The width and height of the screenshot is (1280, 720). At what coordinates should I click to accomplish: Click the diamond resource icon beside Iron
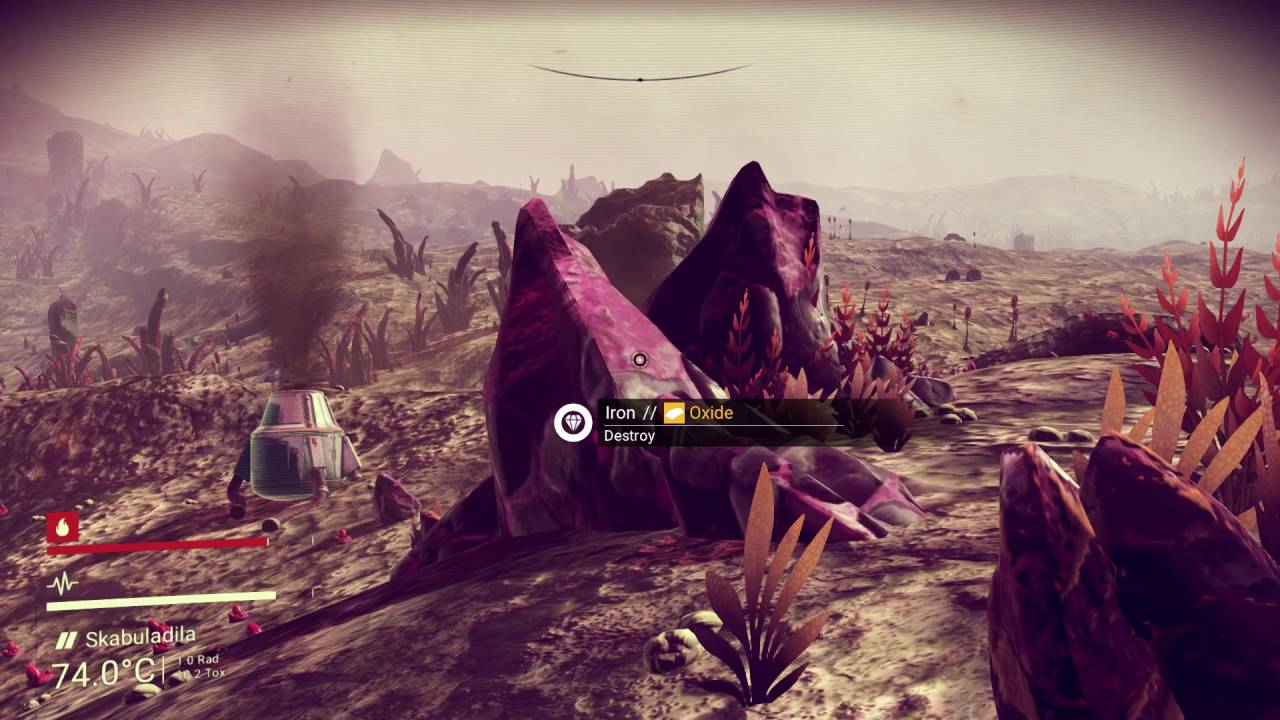tap(573, 423)
